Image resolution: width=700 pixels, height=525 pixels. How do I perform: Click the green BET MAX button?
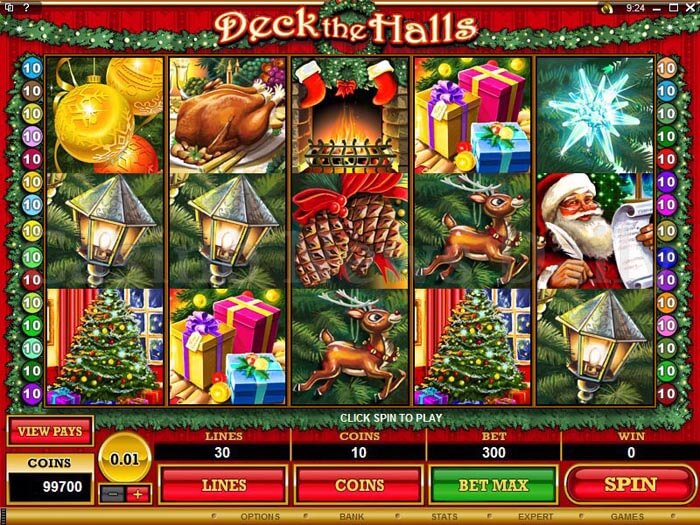pyautogui.click(x=492, y=485)
